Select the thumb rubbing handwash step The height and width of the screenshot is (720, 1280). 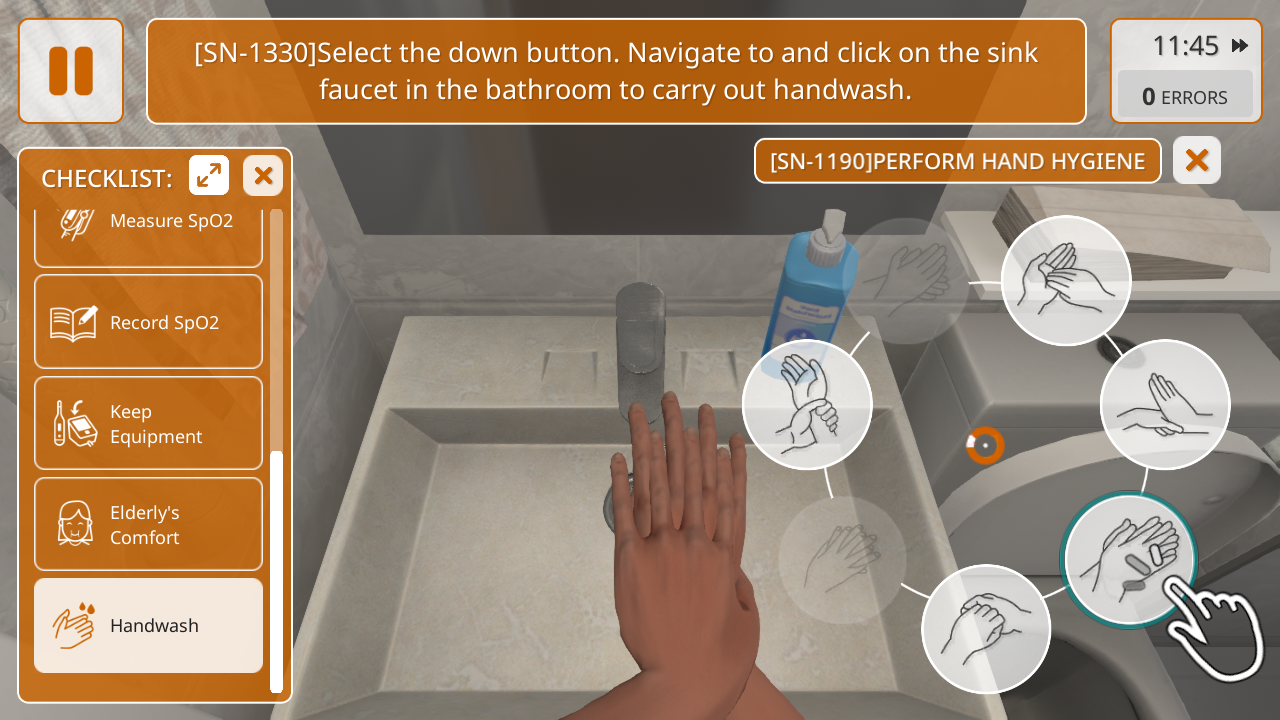[986, 629]
